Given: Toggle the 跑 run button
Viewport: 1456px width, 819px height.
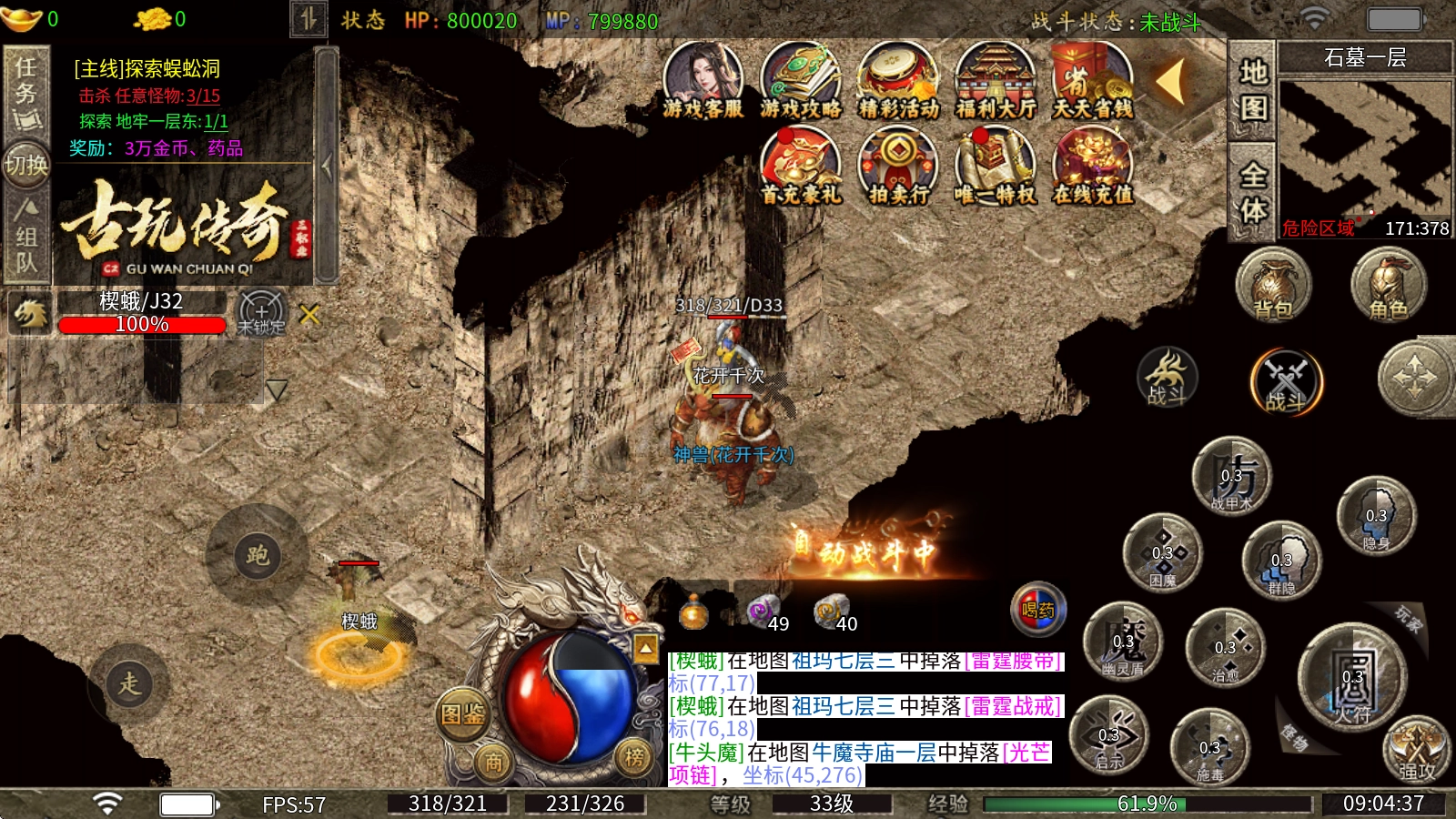Looking at the screenshot, I should [x=258, y=555].
